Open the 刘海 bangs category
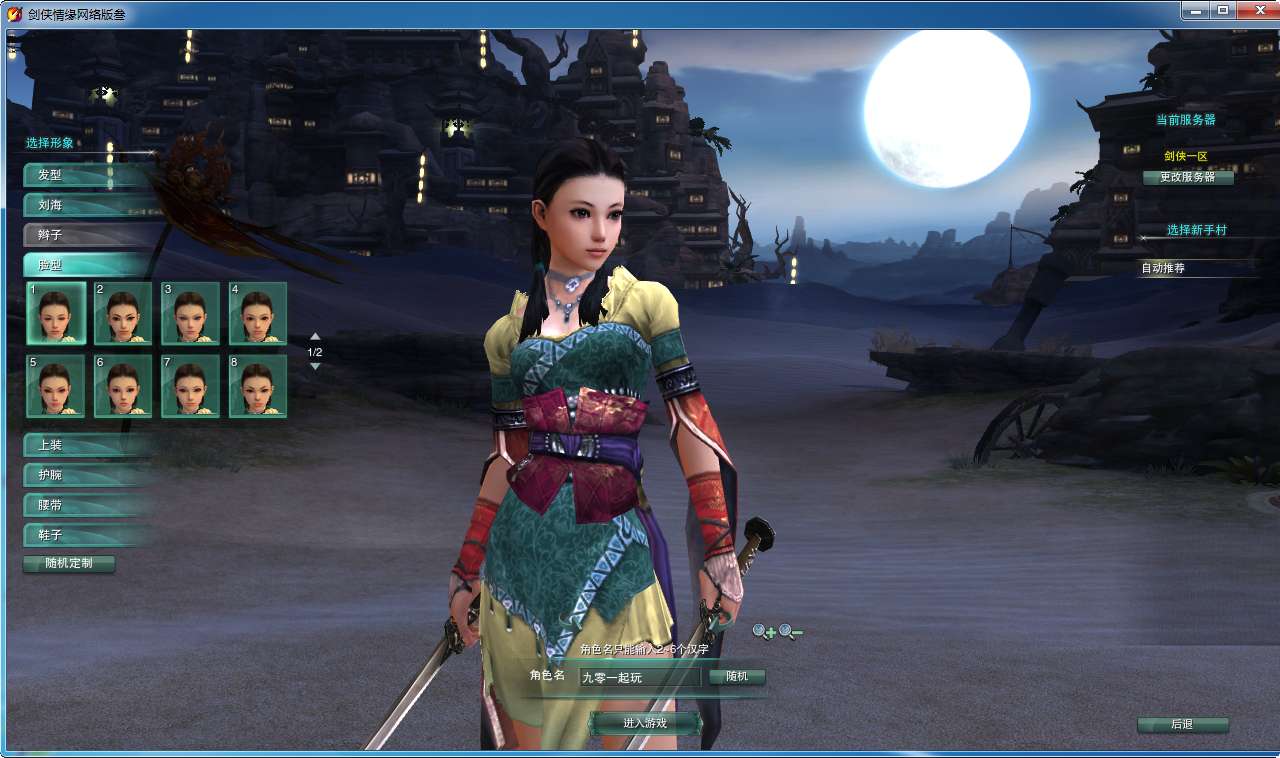This screenshot has height=758, width=1280. pos(88,205)
